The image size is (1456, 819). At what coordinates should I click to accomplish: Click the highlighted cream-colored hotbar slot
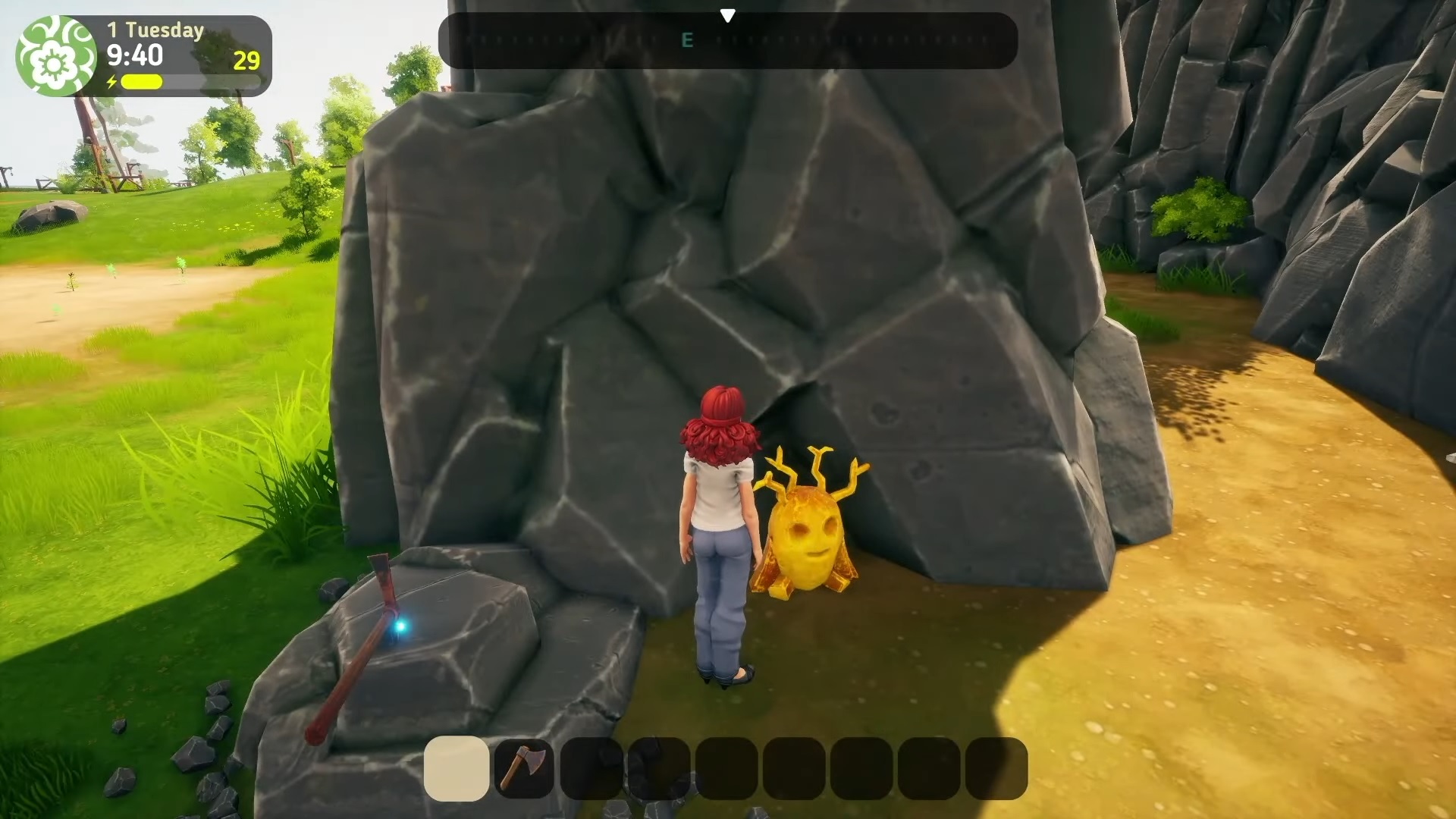[457, 768]
